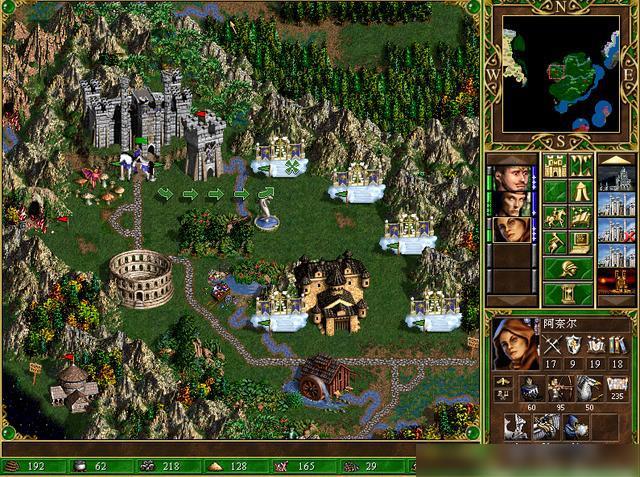Open the kingdom overview castle button
Screen dimensions: 640x477
click(554, 165)
